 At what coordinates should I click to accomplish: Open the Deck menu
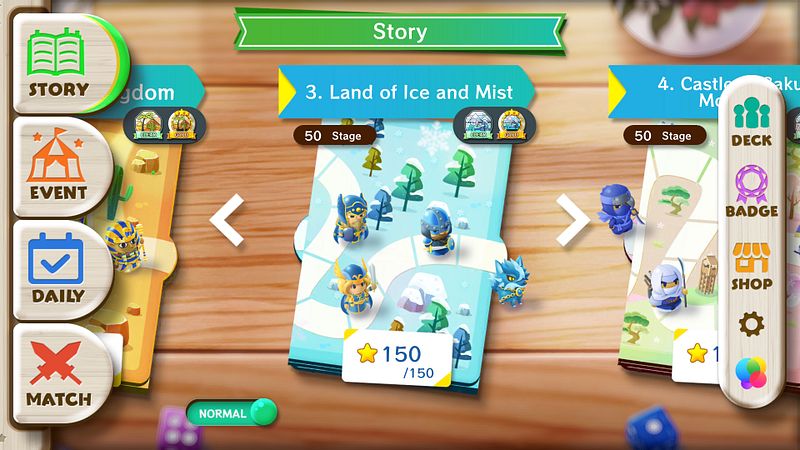click(751, 123)
